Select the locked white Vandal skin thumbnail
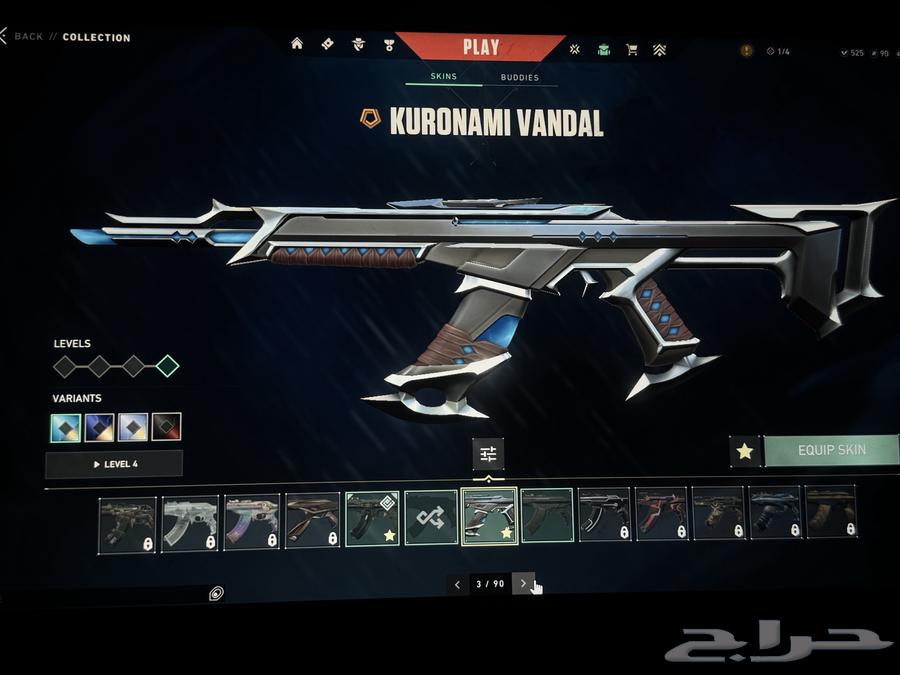Screen dimensions: 900x675 (189, 523)
